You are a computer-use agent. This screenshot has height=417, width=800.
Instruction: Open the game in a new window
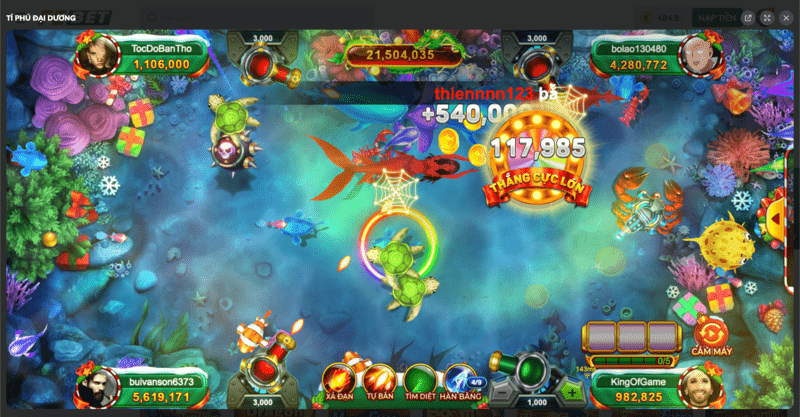pos(749,17)
